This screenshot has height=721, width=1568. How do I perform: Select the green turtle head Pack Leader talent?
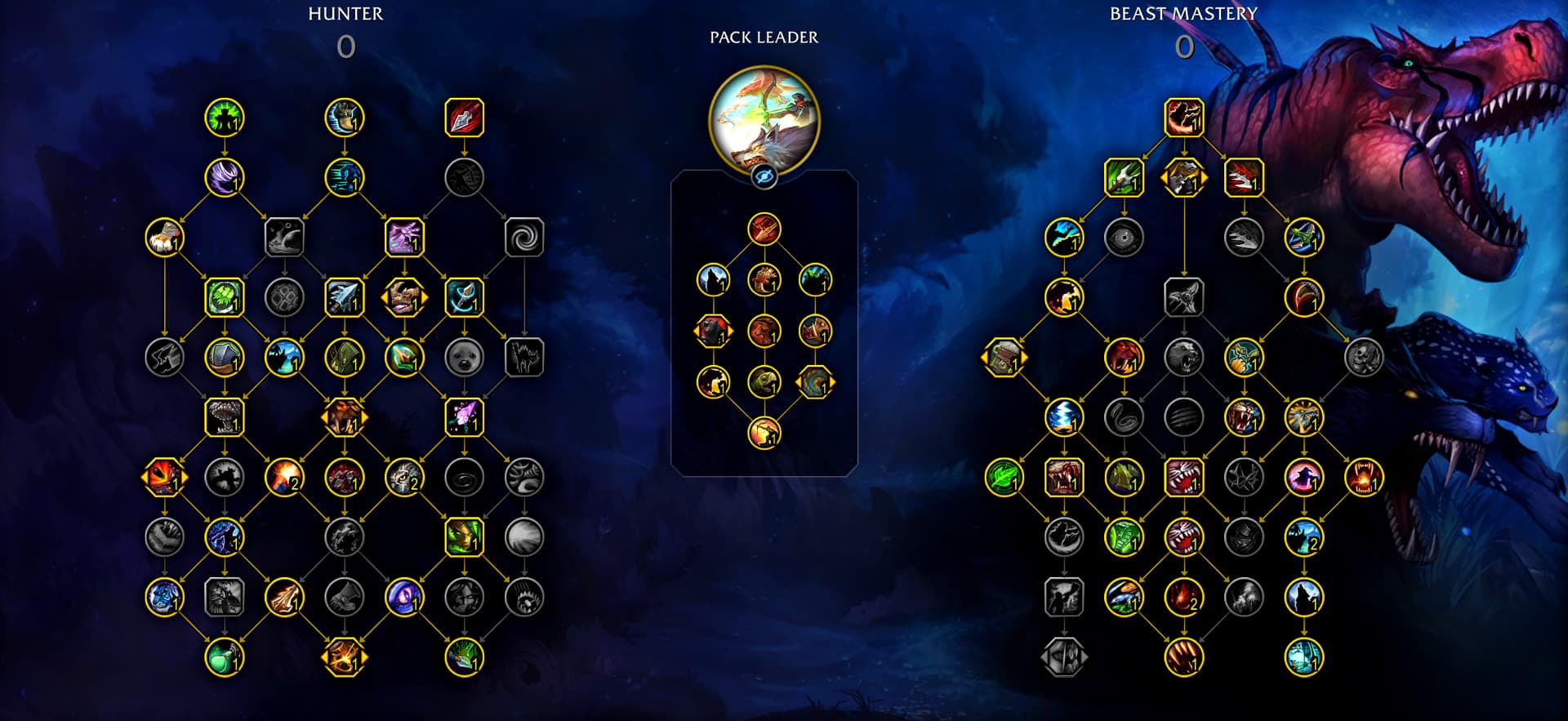(x=764, y=382)
